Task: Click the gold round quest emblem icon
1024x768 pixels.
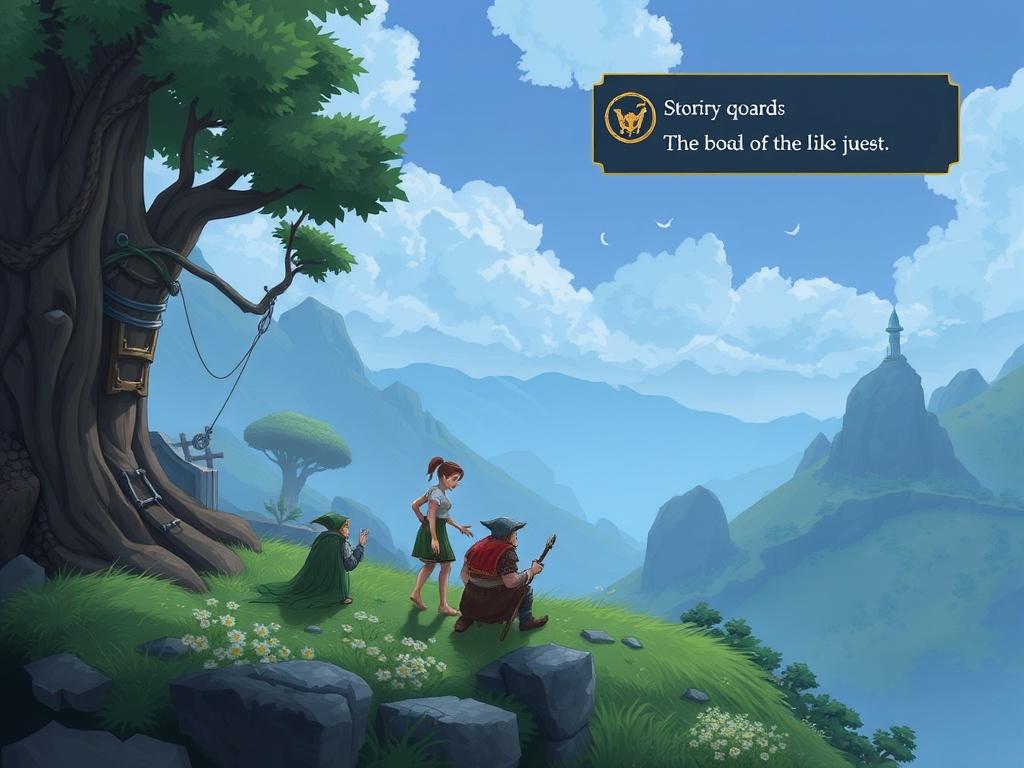Action: (x=629, y=119)
